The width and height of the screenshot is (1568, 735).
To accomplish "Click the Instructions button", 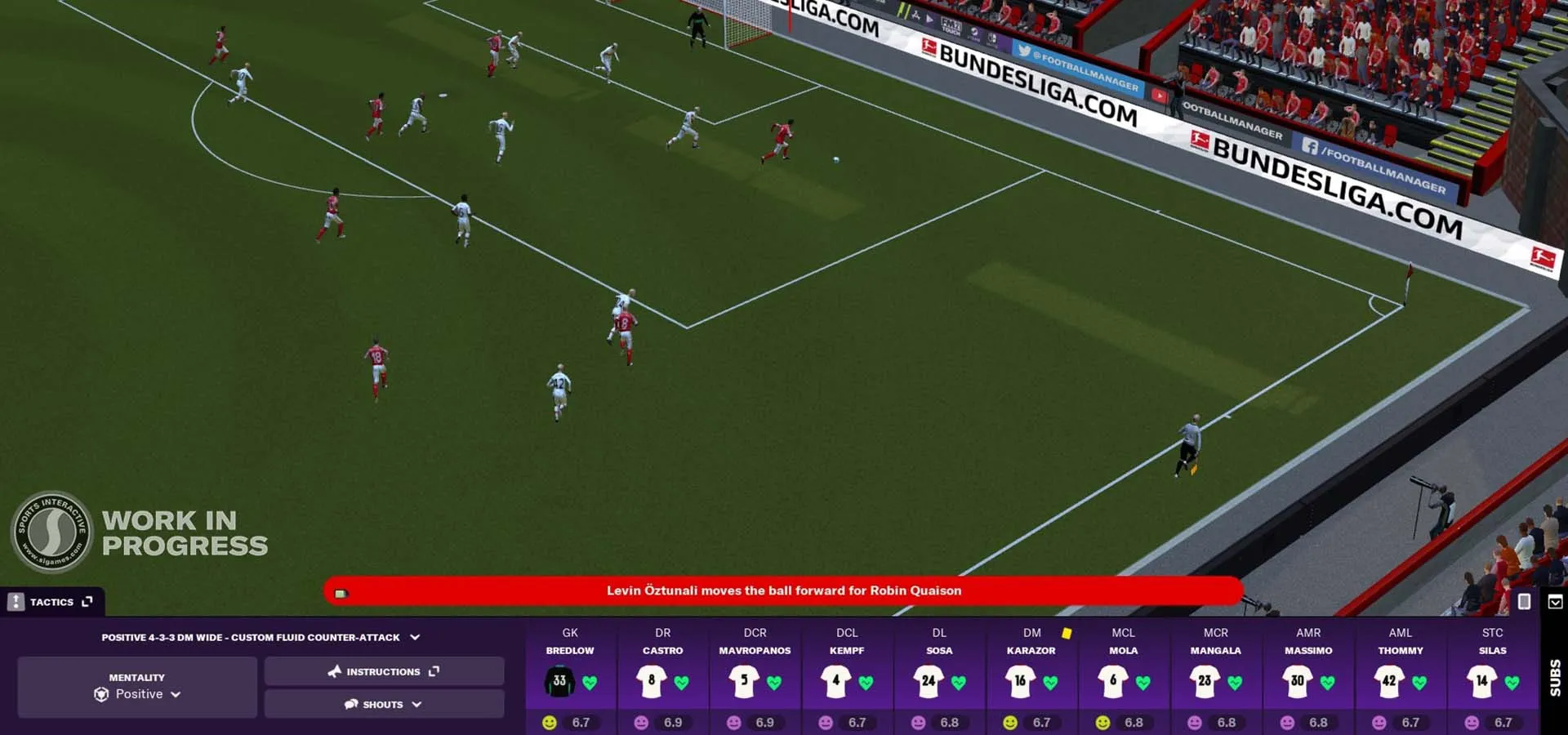I will pos(384,671).
